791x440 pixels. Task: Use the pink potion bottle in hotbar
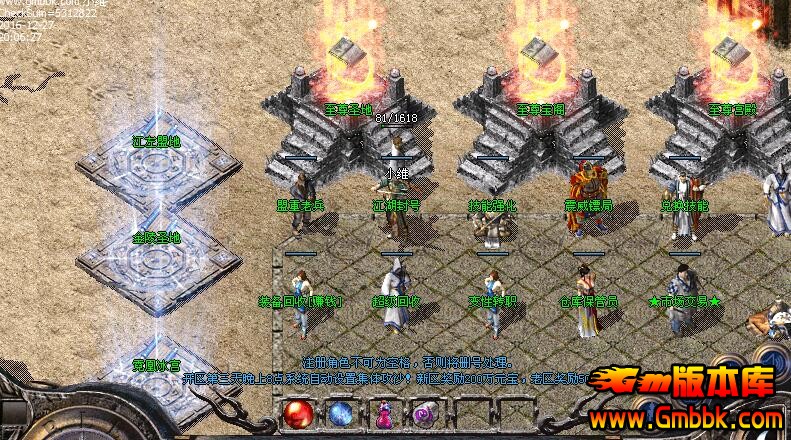point(383,413)
